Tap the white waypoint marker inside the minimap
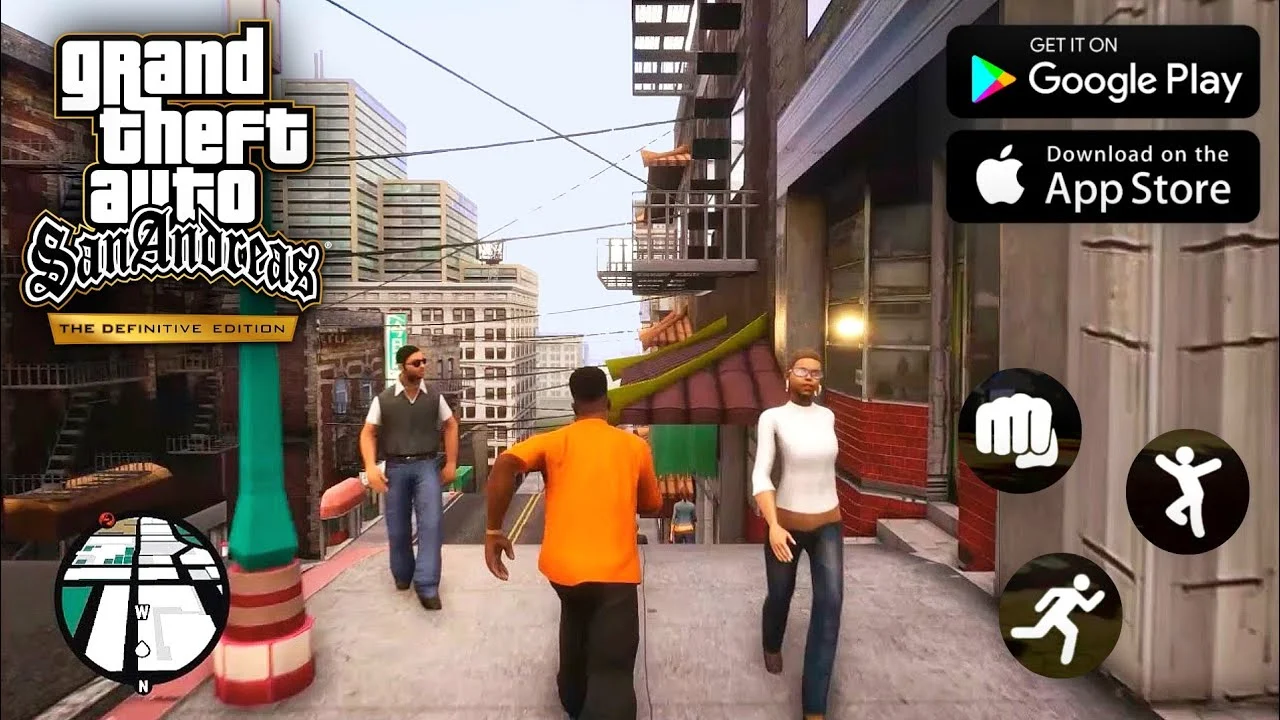Viewport: 1280px width, 720px height. 144,648
